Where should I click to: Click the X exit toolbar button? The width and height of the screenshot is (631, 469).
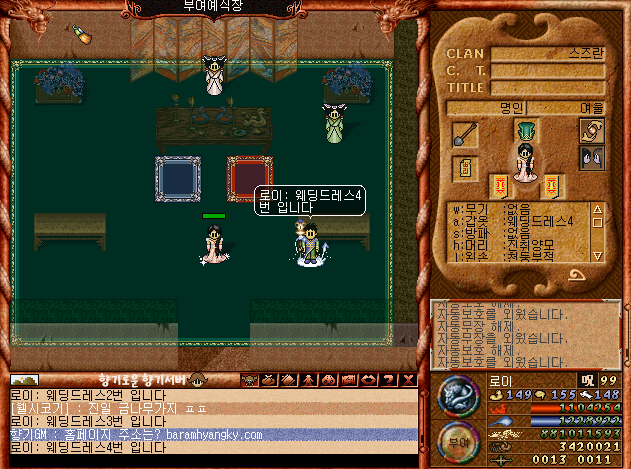click(408, 380)
